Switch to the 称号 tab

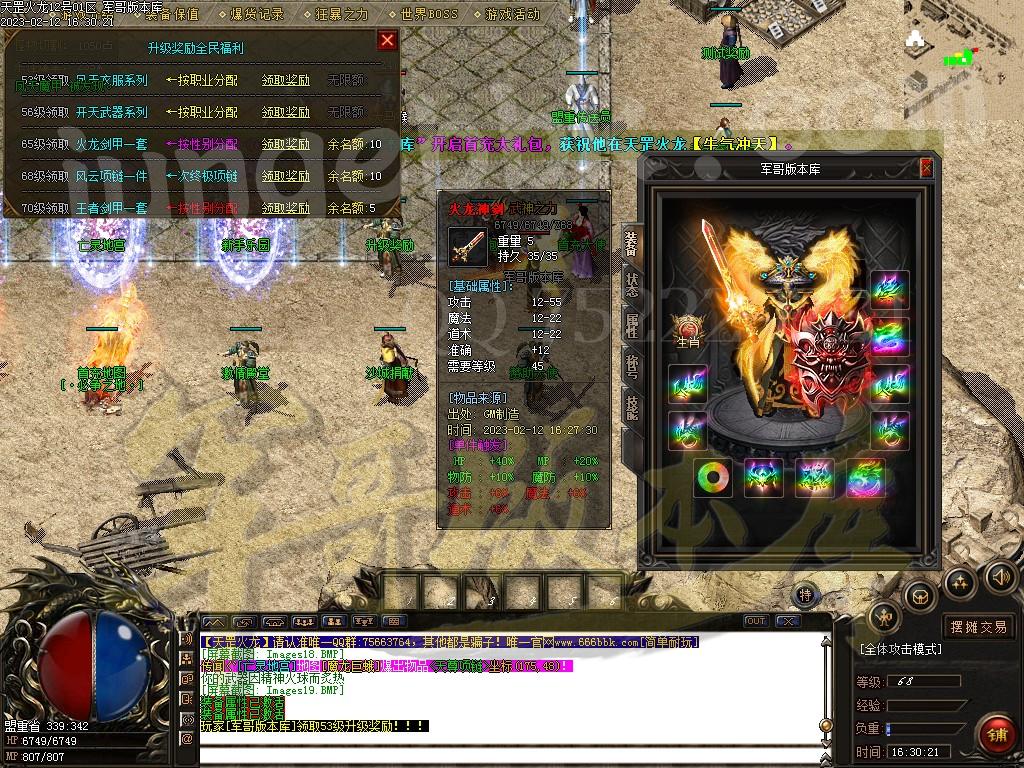631,365
